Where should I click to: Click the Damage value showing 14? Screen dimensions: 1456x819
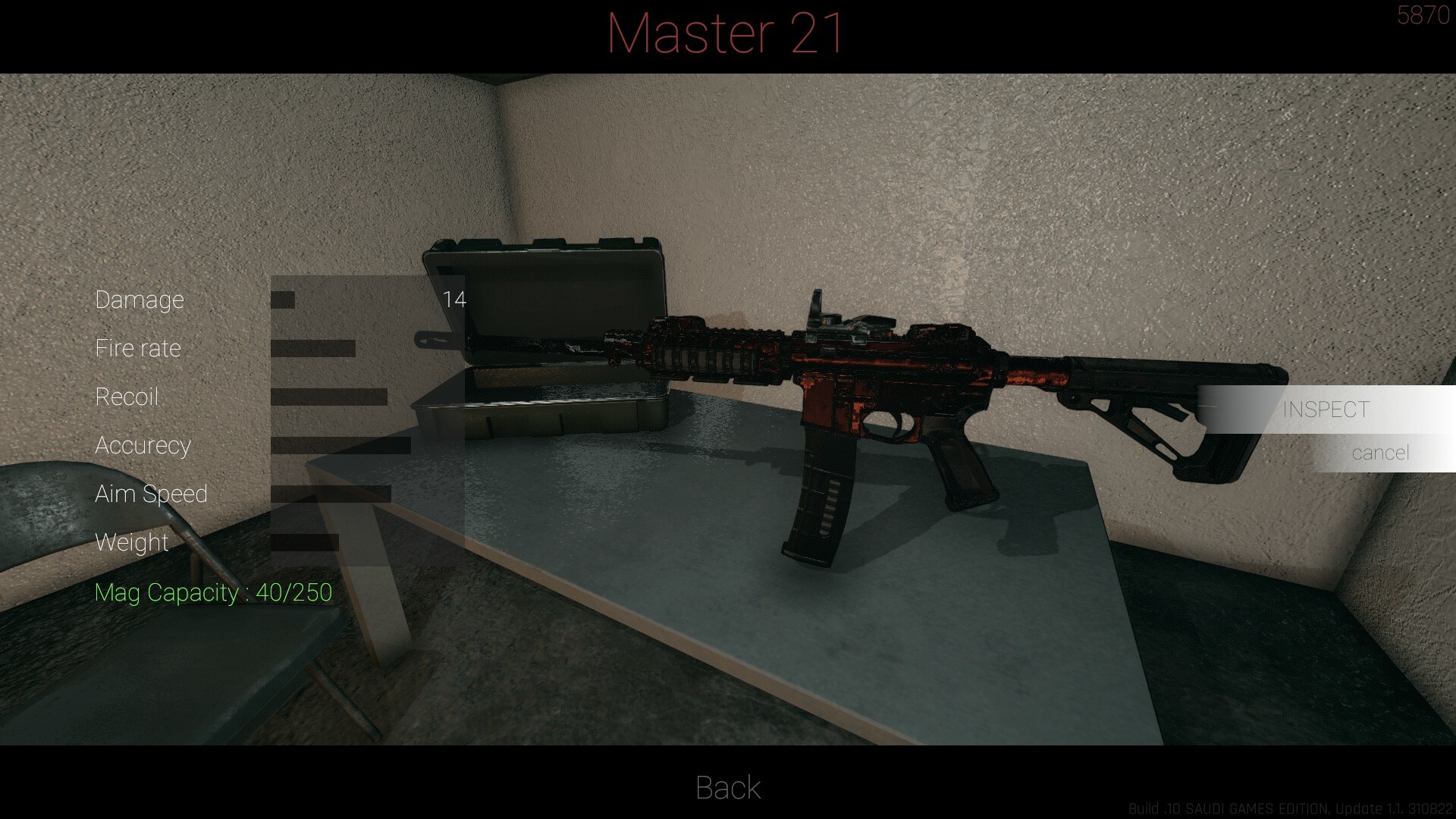[455, 299]
